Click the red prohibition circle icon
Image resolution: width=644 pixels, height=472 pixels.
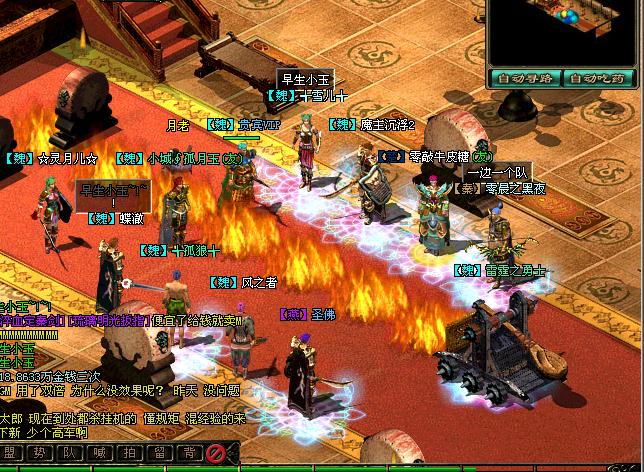point(214,454)
